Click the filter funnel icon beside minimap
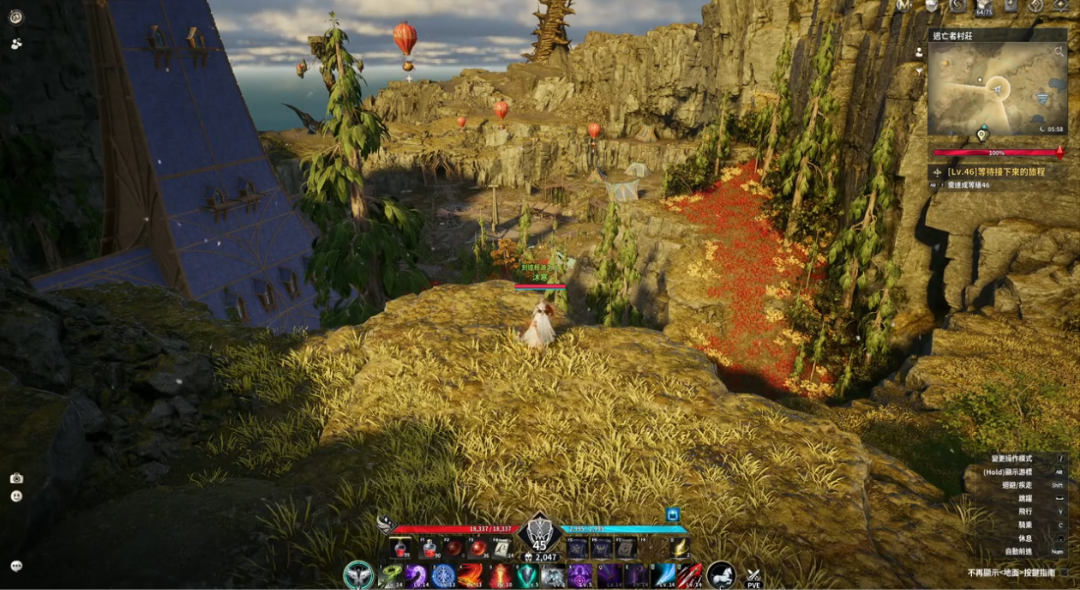 pyautogui.click(x=919, y=72)
